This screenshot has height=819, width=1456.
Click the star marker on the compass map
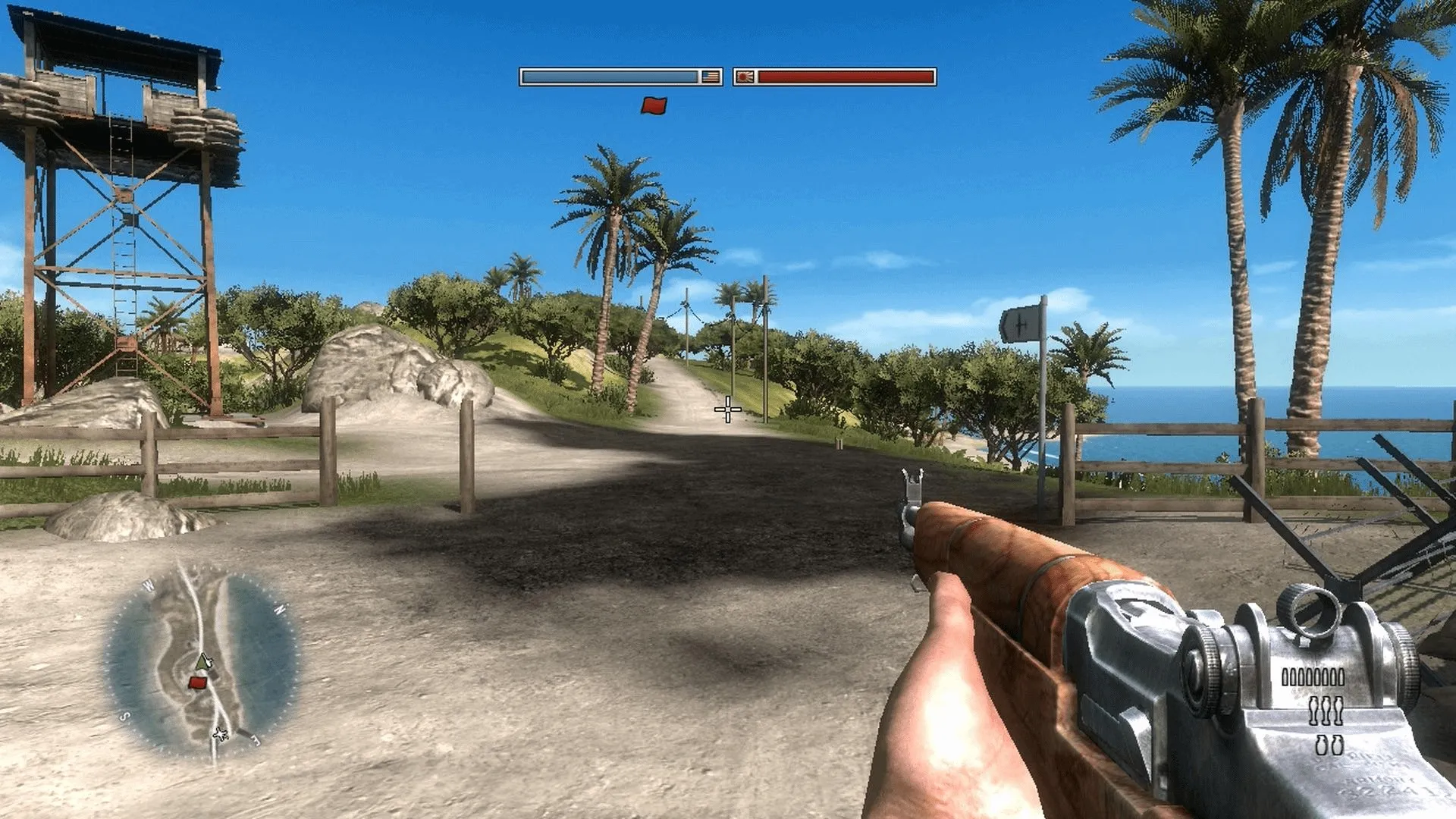click(220, 734)
